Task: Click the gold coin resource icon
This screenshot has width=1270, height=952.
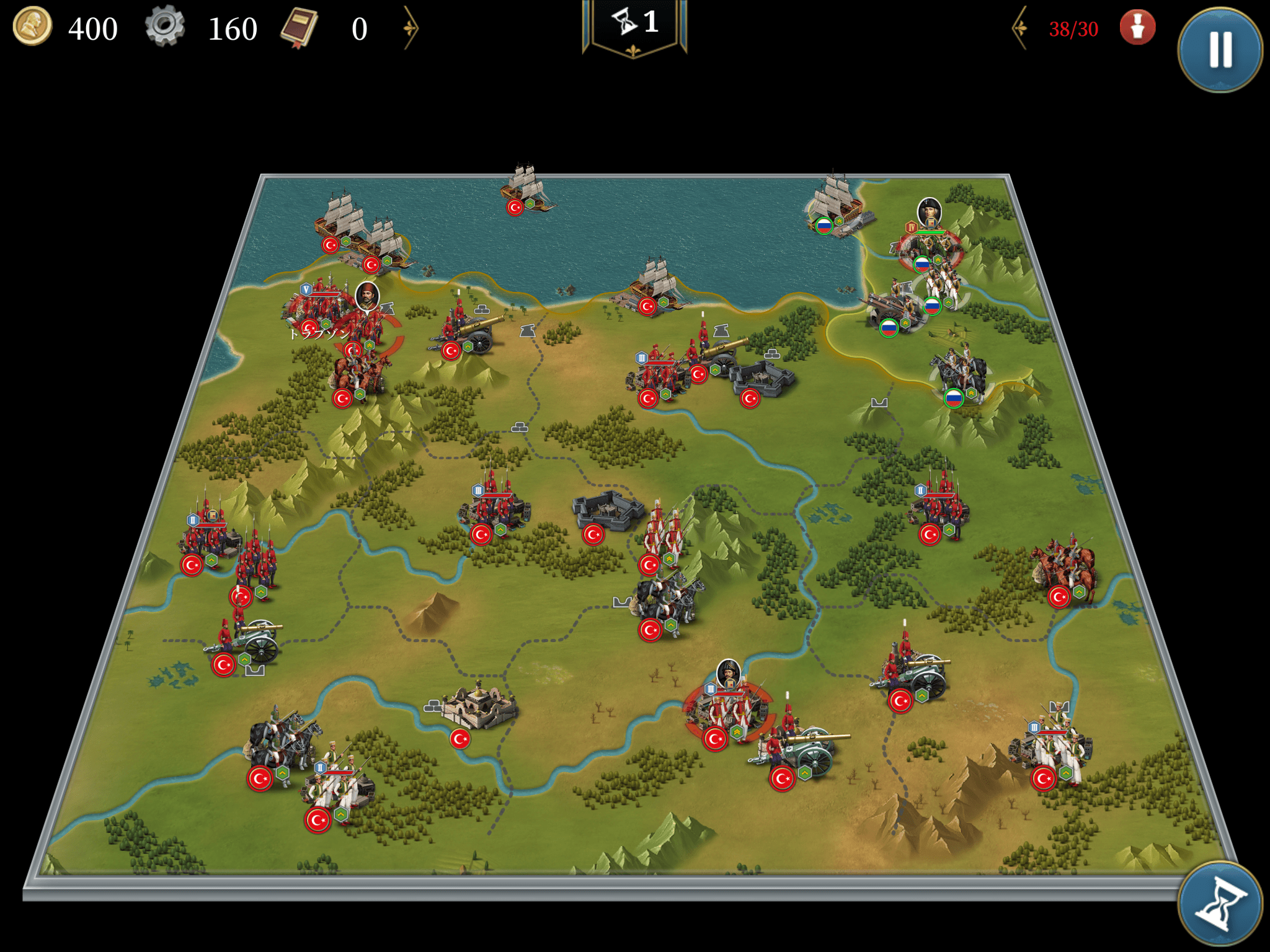Action: [32, 27]
